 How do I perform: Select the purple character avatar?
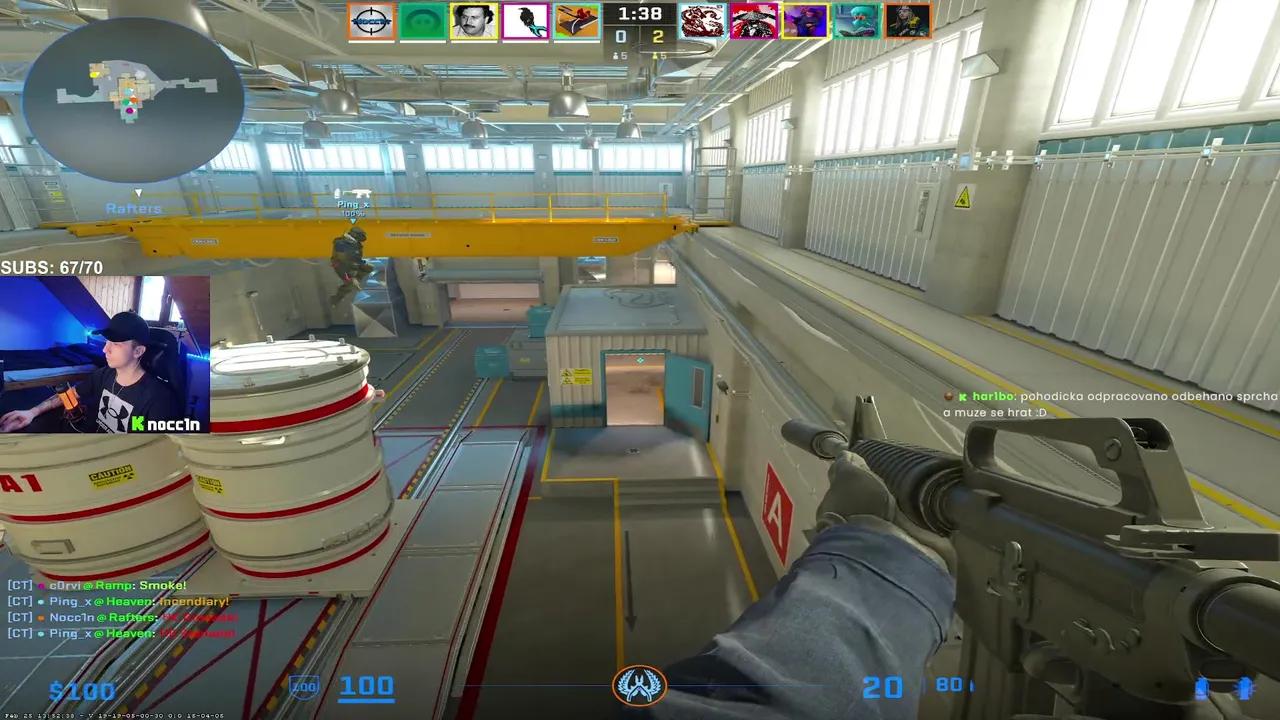(x=806, y=20)
